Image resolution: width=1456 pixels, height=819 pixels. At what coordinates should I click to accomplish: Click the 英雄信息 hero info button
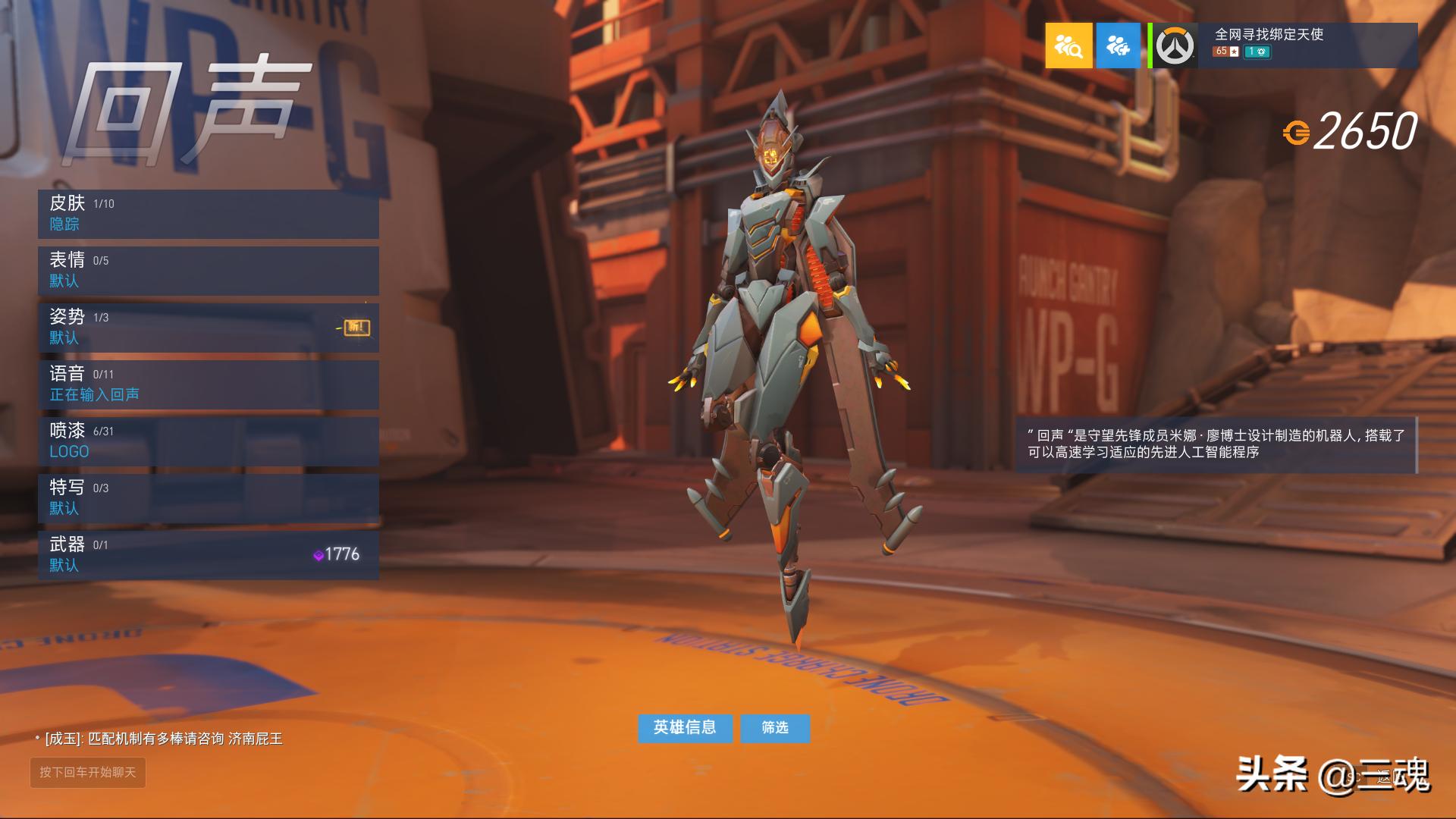(x=685, y=728)
